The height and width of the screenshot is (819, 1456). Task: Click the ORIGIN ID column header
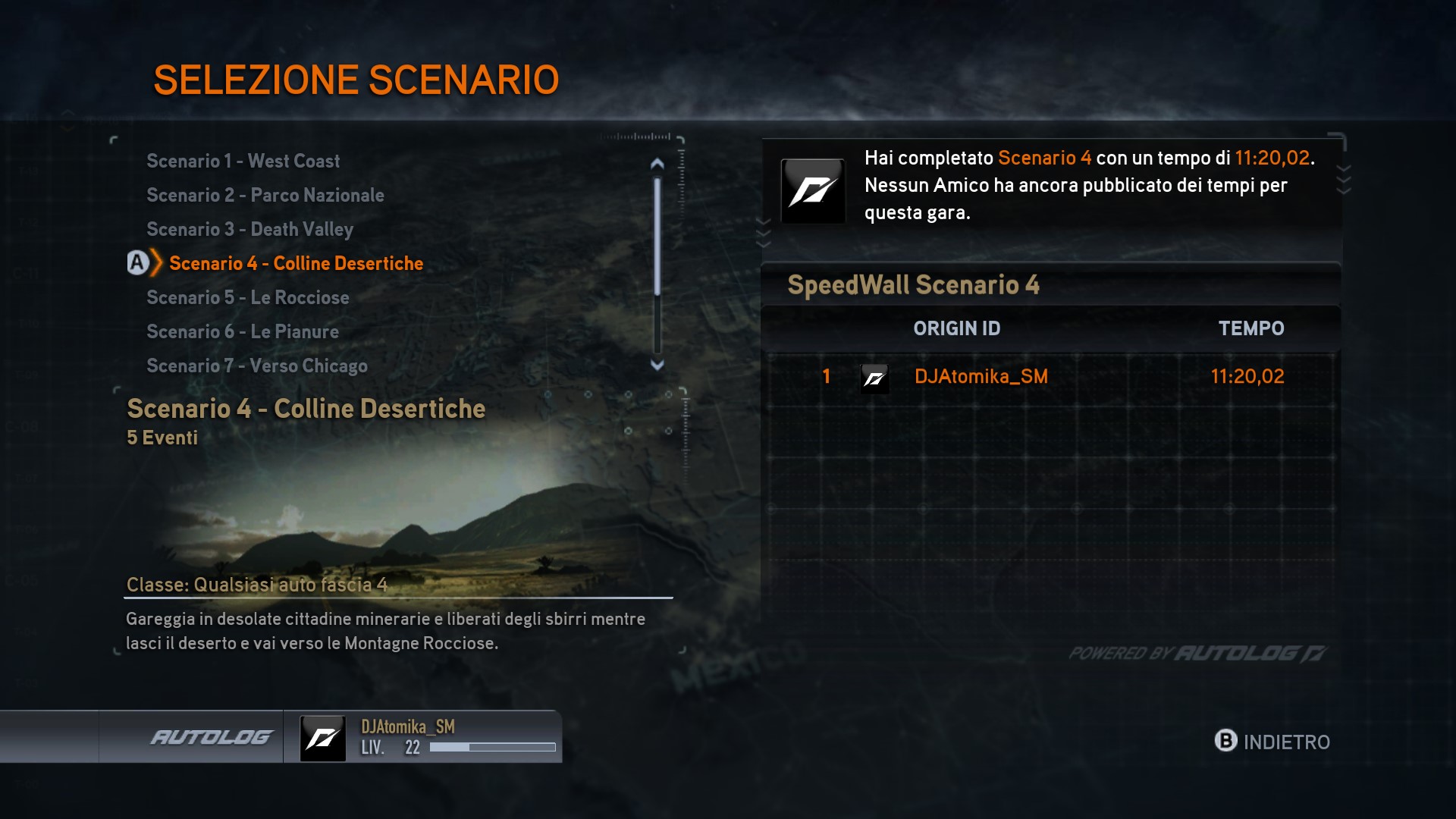[956, 328]
